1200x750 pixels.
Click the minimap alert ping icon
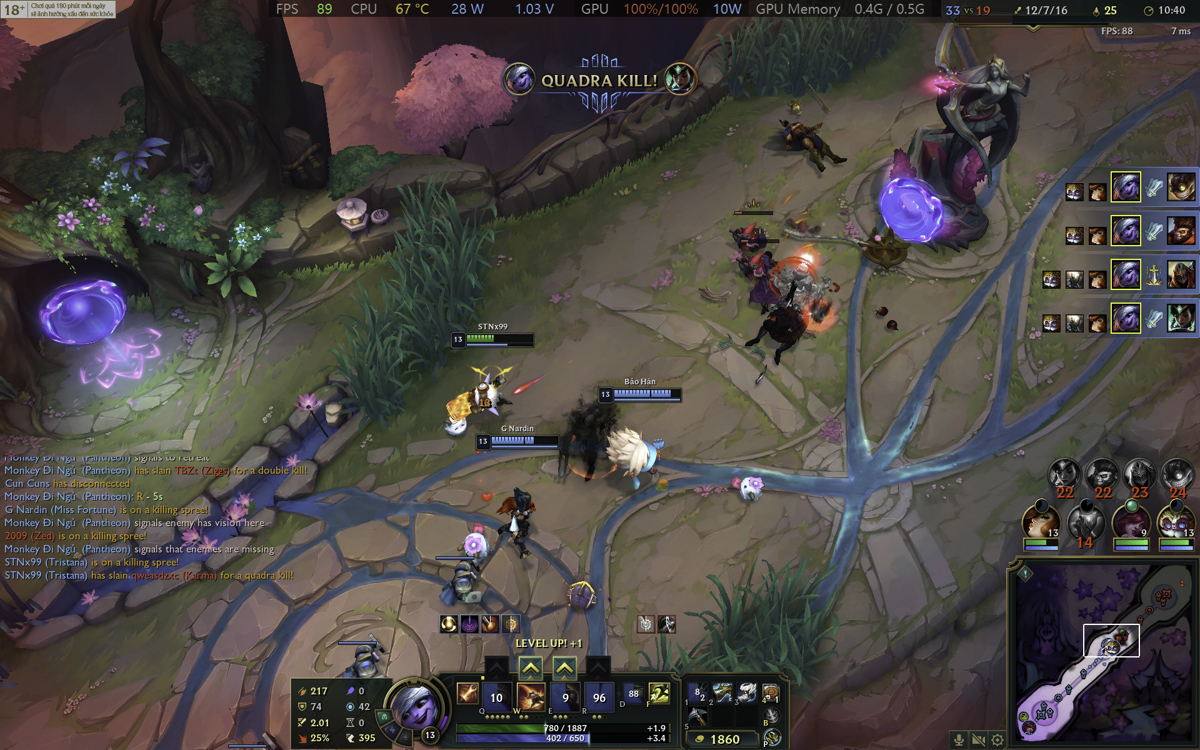coord(1025,574)
